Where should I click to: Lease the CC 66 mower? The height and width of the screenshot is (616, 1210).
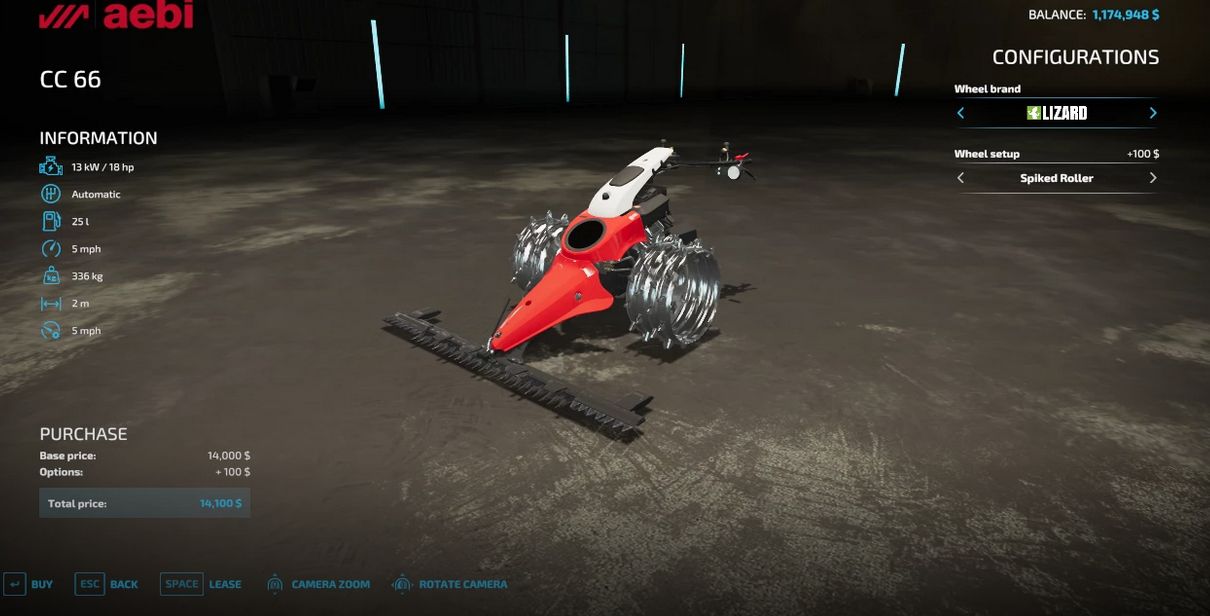[x=201, y=584]
